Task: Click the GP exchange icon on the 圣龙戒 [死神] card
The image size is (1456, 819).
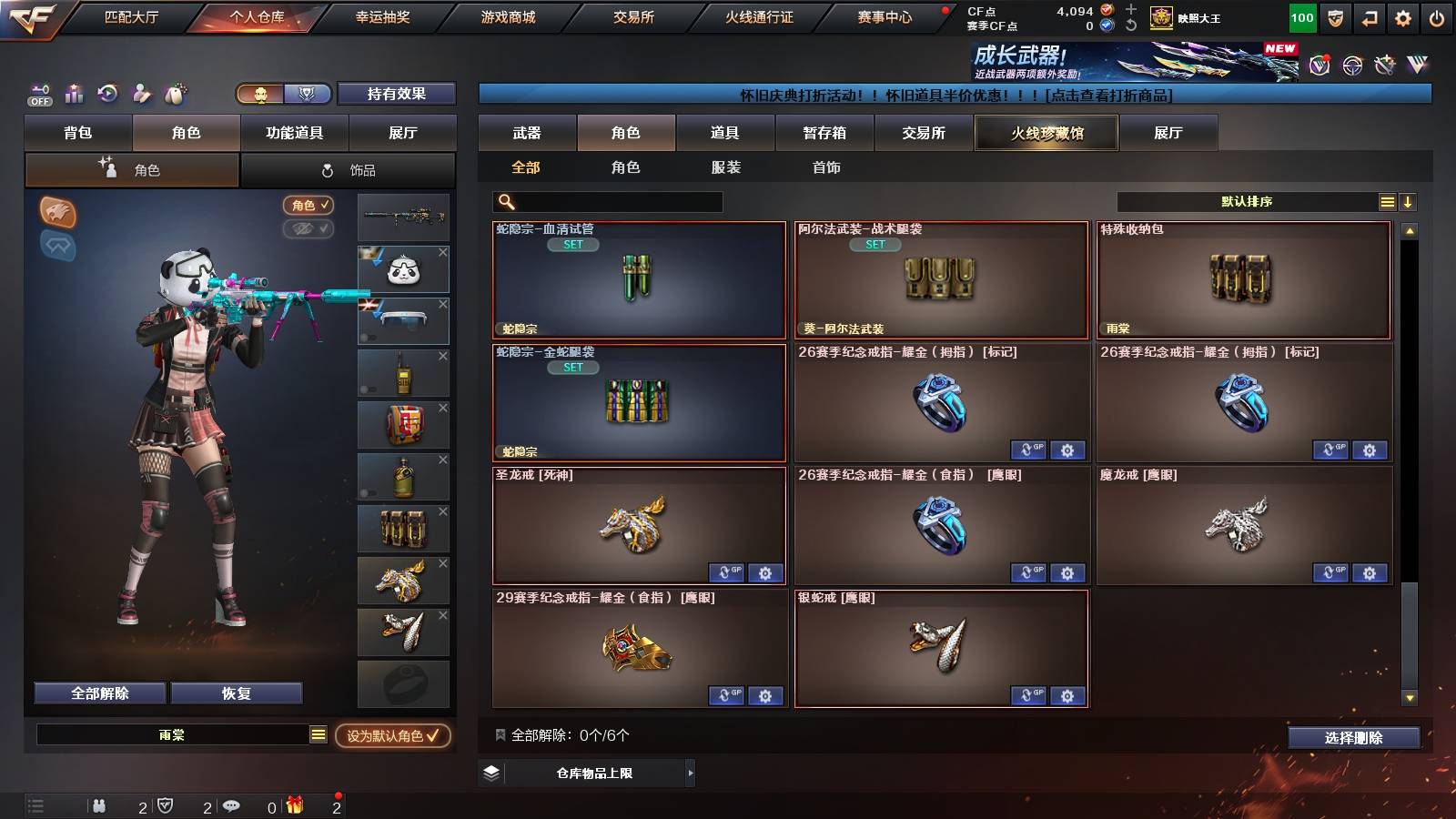Action: [x=725, y=574]
